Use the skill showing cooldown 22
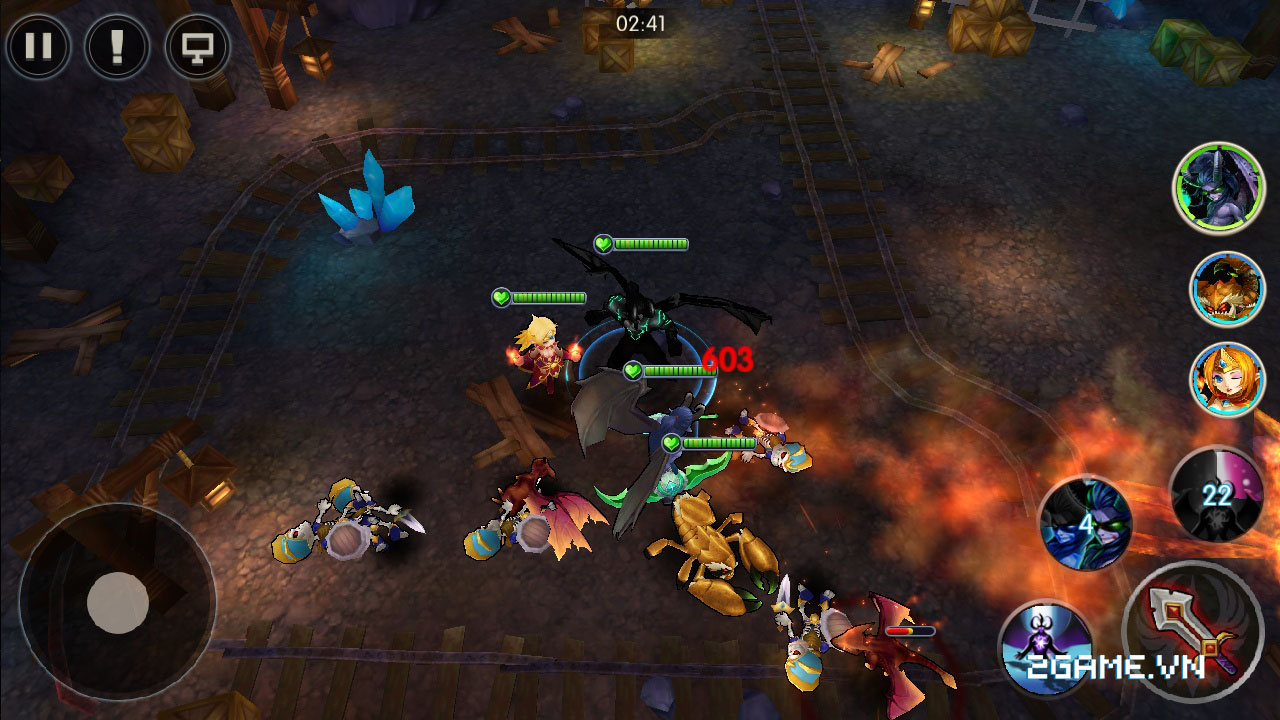The height and width of the screenshot is (720, 1280). [x=1216, y=494]
